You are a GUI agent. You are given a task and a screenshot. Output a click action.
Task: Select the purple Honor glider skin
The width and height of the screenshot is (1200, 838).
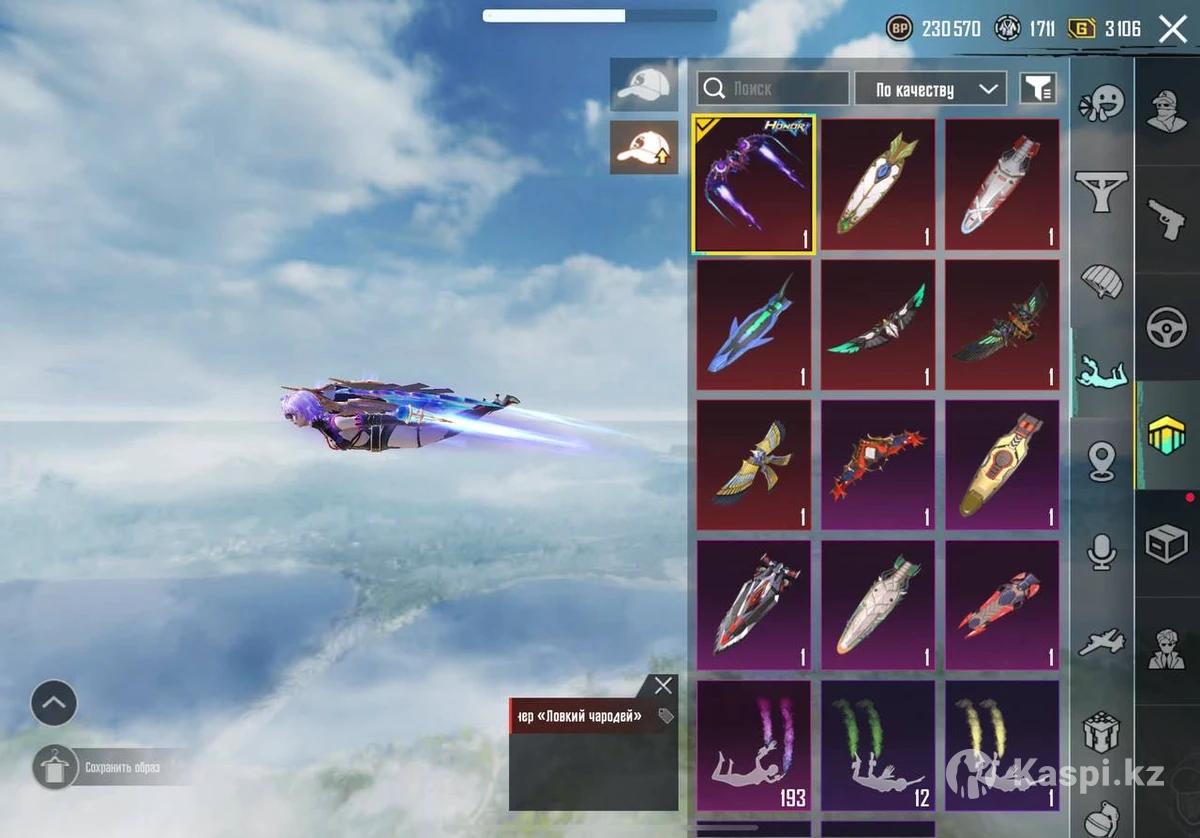754,184
